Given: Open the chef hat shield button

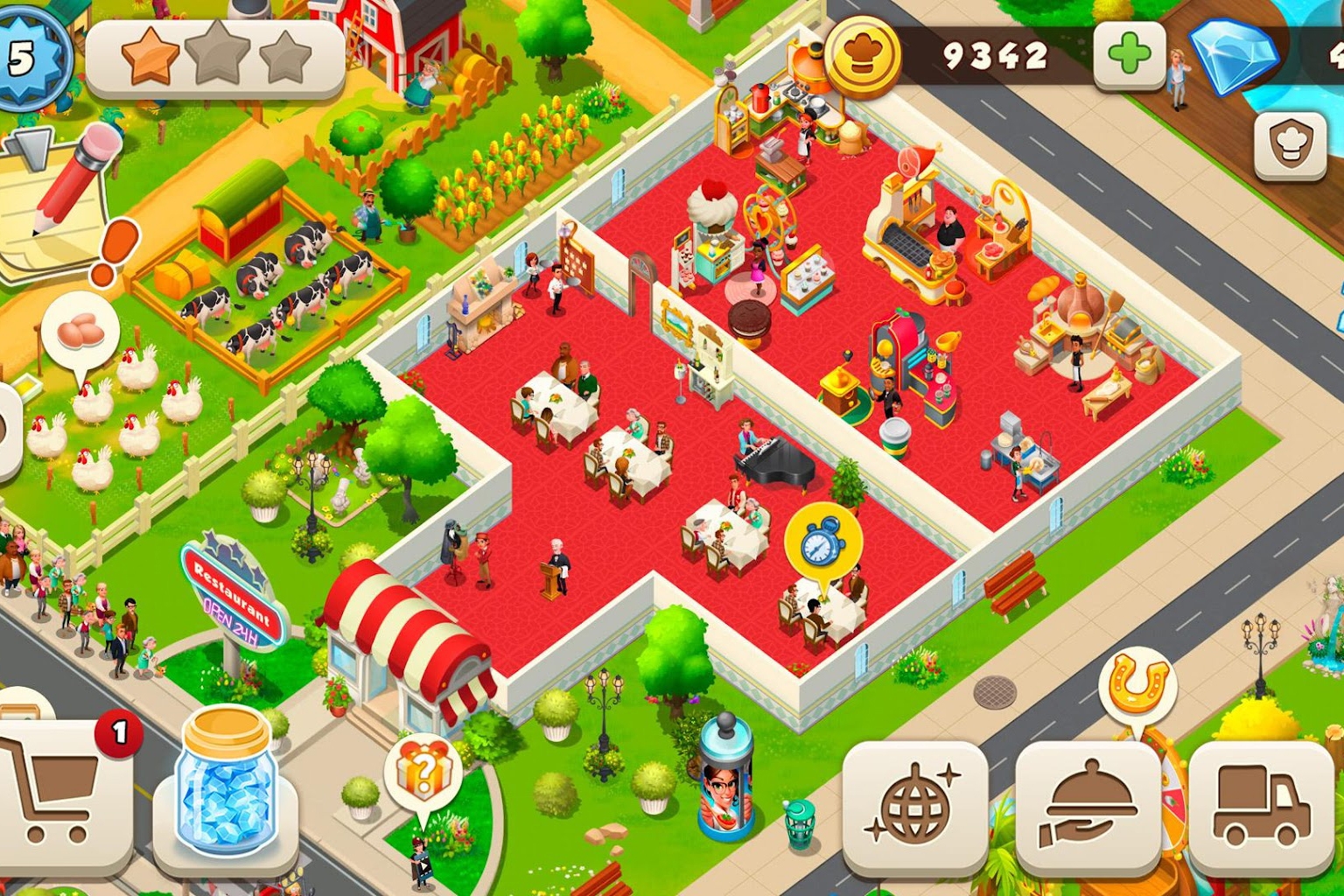Looking at the screenshot, I should pyautogui.click(x=1291, y=146).
